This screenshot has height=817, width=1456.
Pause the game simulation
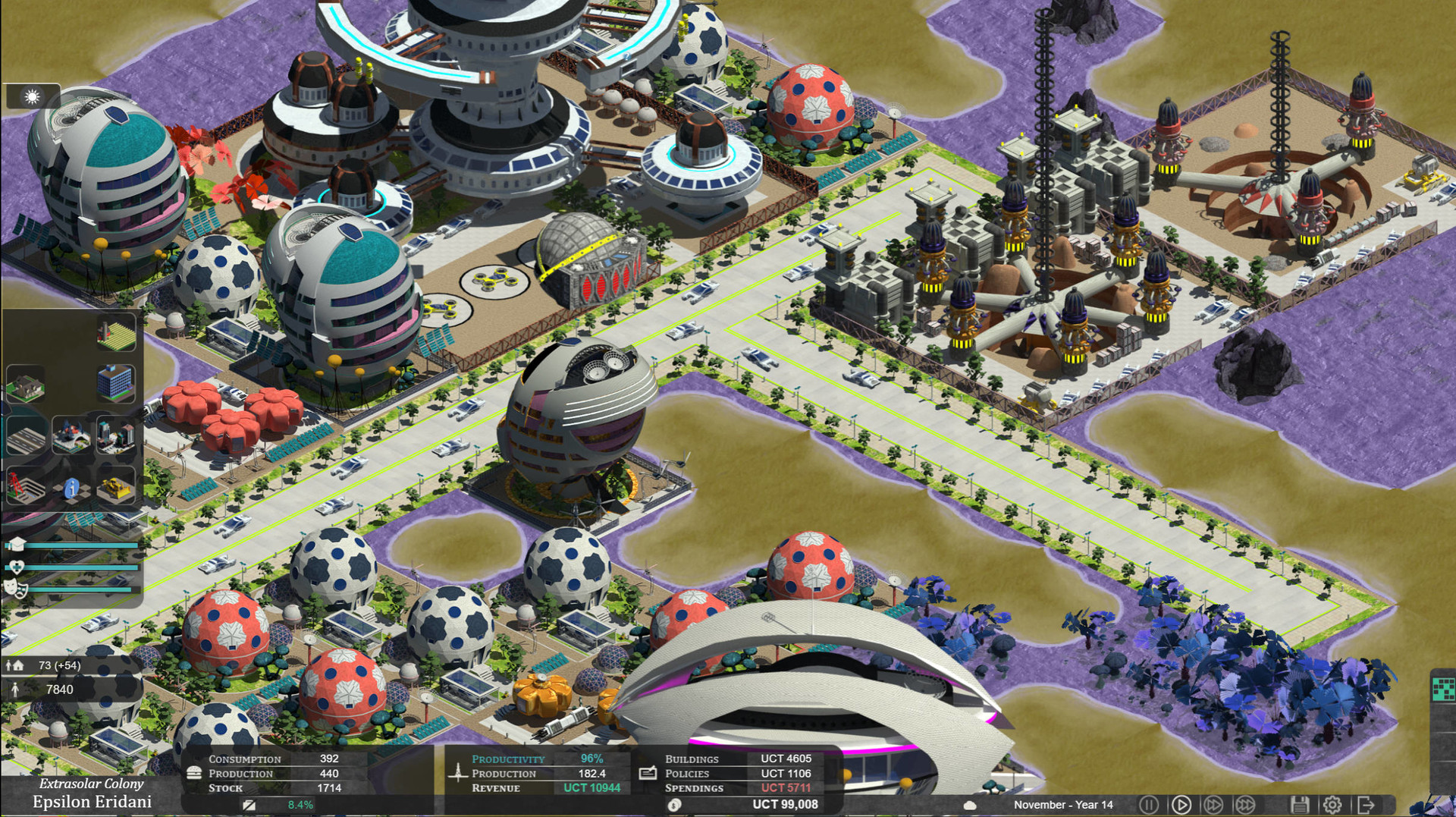1149,804
